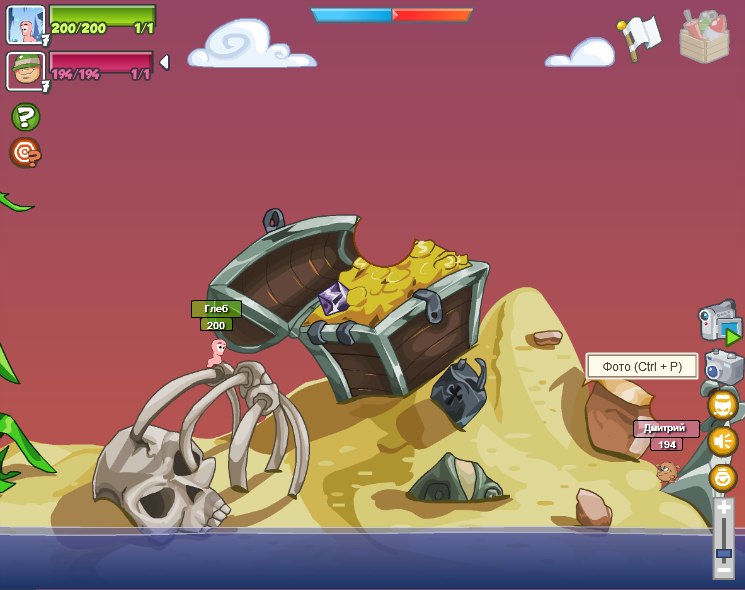Click the round button above the speaker

(x=722, y=405)
